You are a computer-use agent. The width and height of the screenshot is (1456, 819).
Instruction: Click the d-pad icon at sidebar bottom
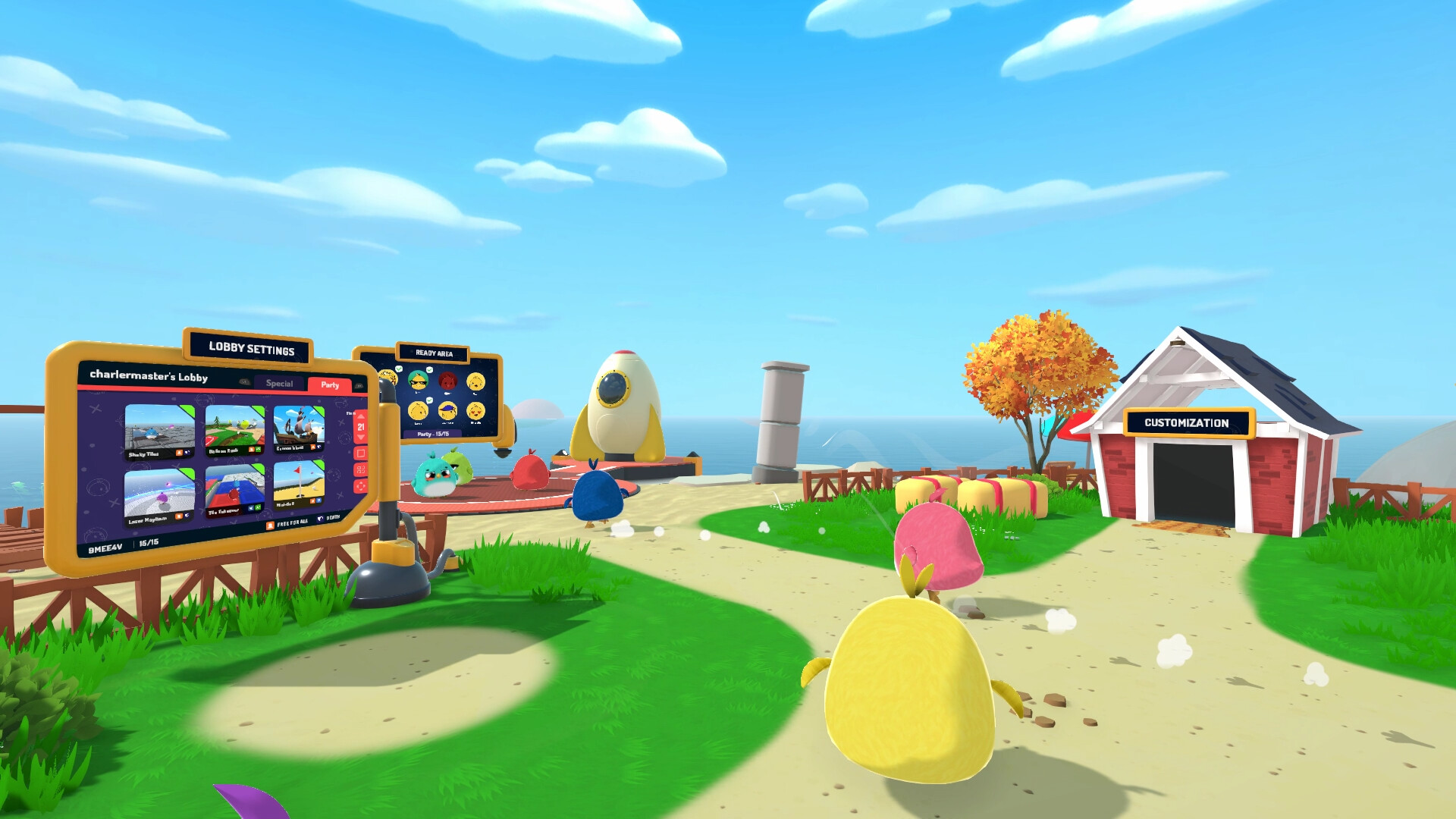[x=361, y=485]
